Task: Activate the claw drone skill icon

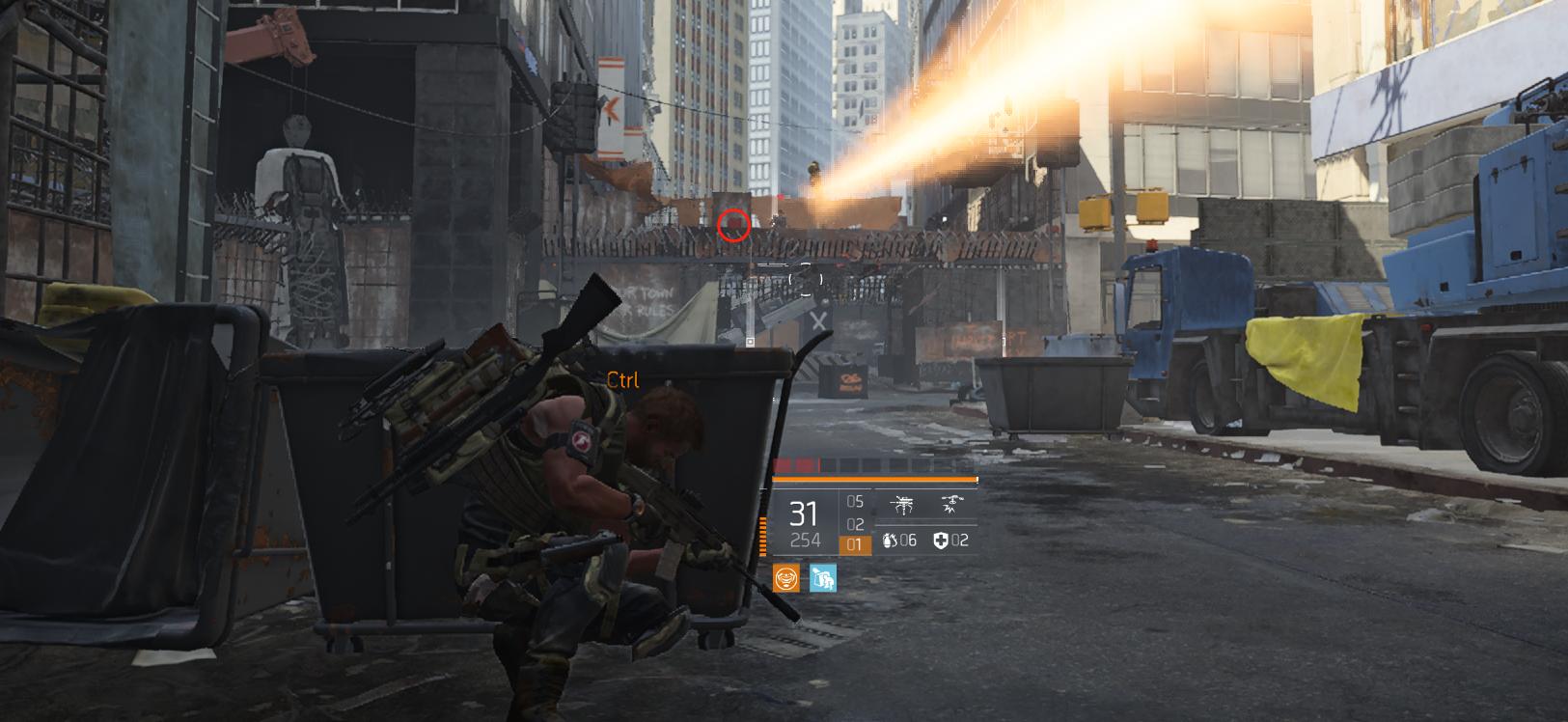Action: (x=903, y=504)
